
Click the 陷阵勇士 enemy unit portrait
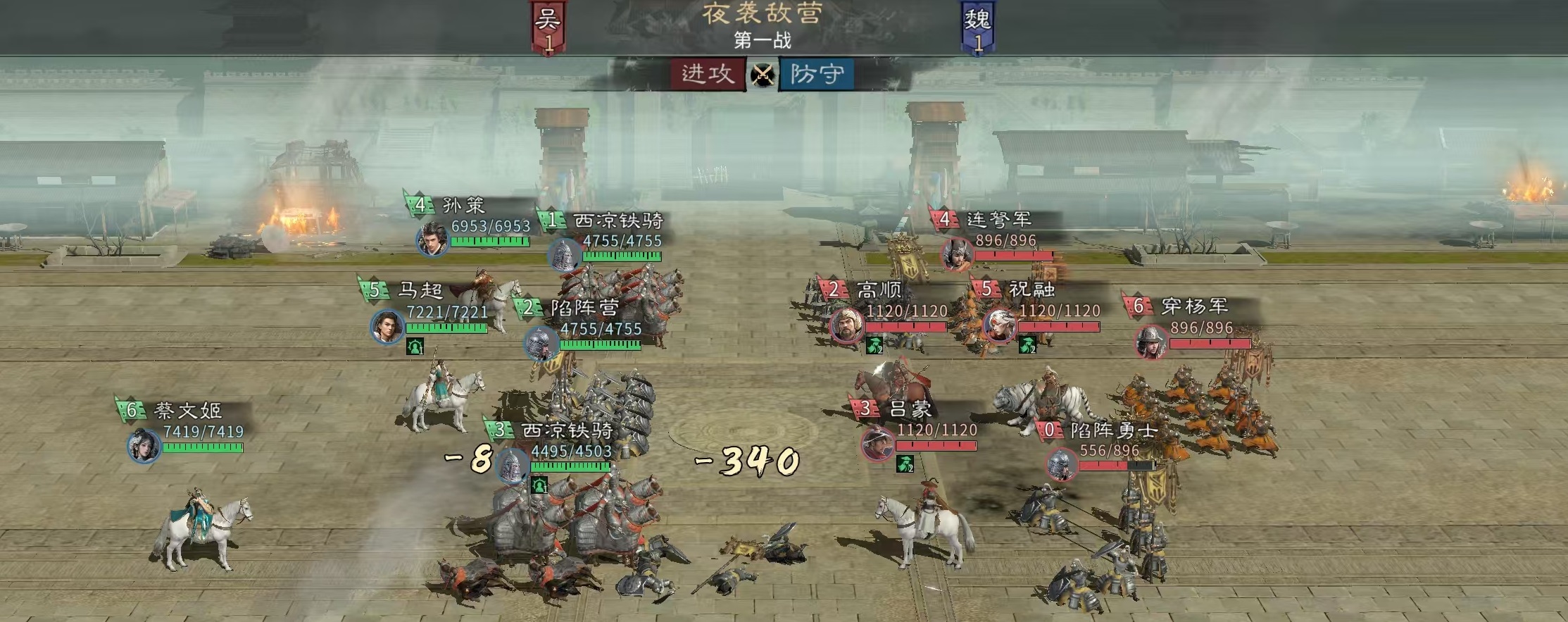pyautogui.click(x=1060, y=465)
